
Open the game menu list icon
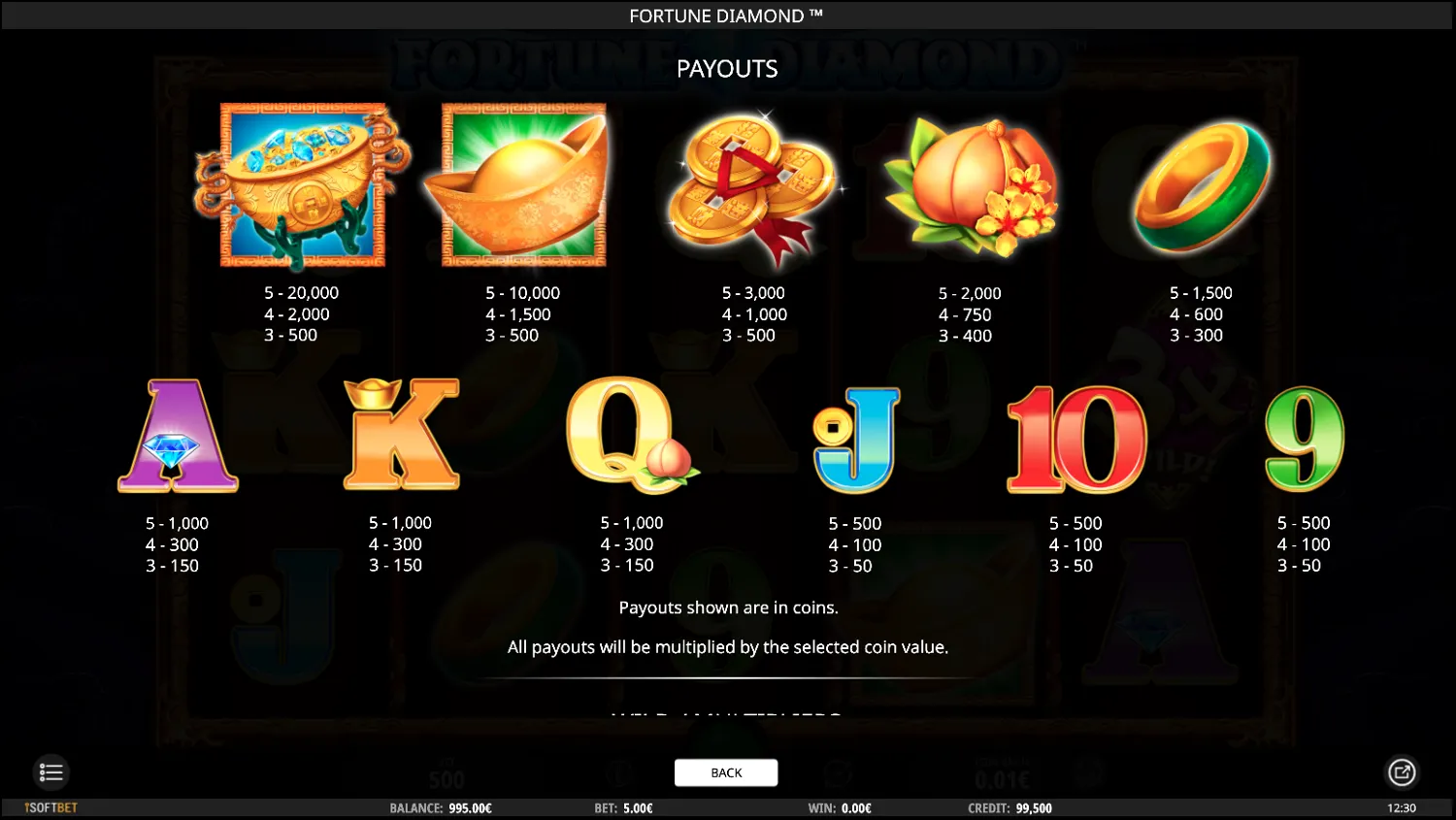click(x=50, y=772)
